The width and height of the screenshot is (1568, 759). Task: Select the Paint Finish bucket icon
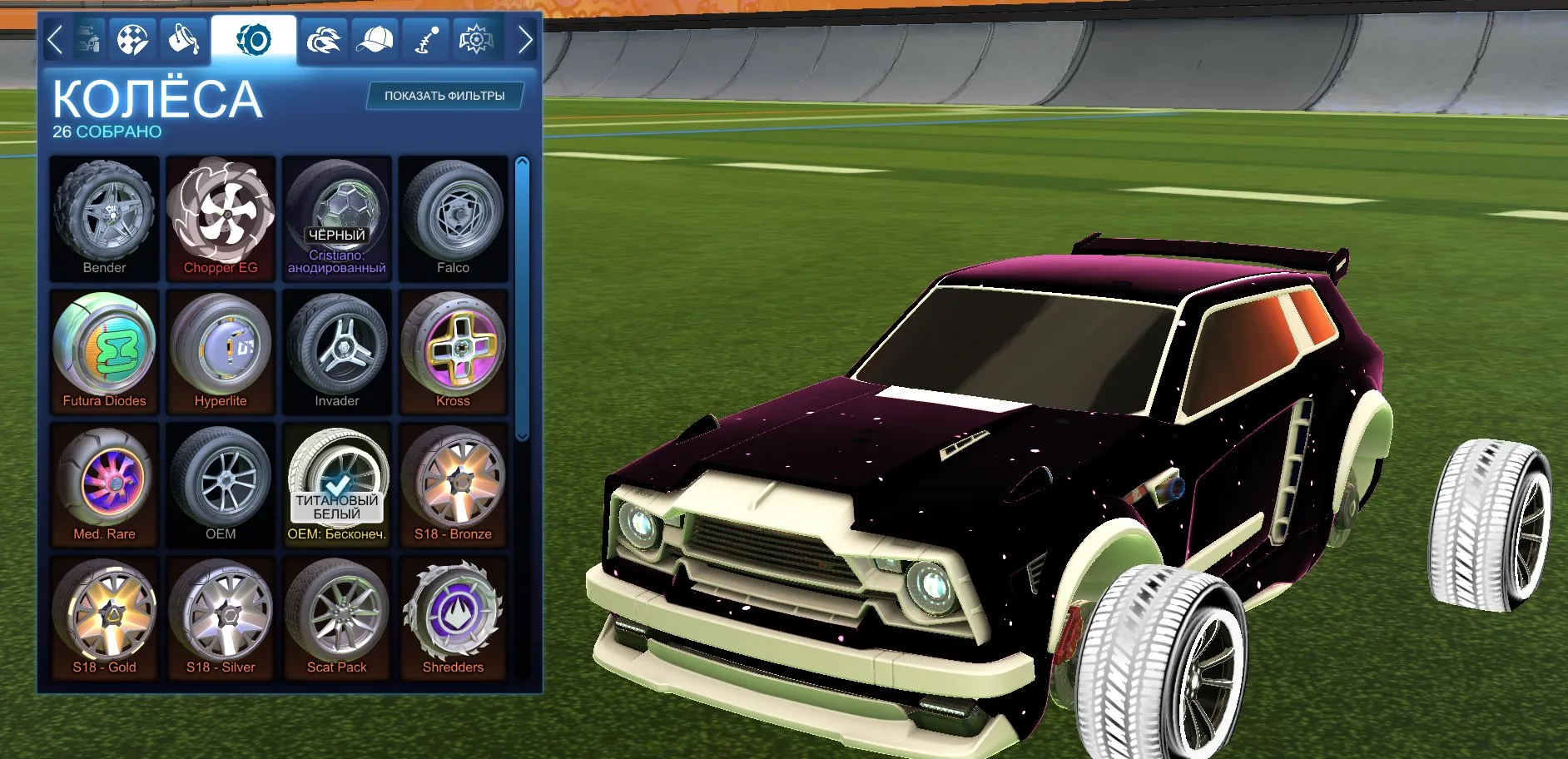(186, 37)
